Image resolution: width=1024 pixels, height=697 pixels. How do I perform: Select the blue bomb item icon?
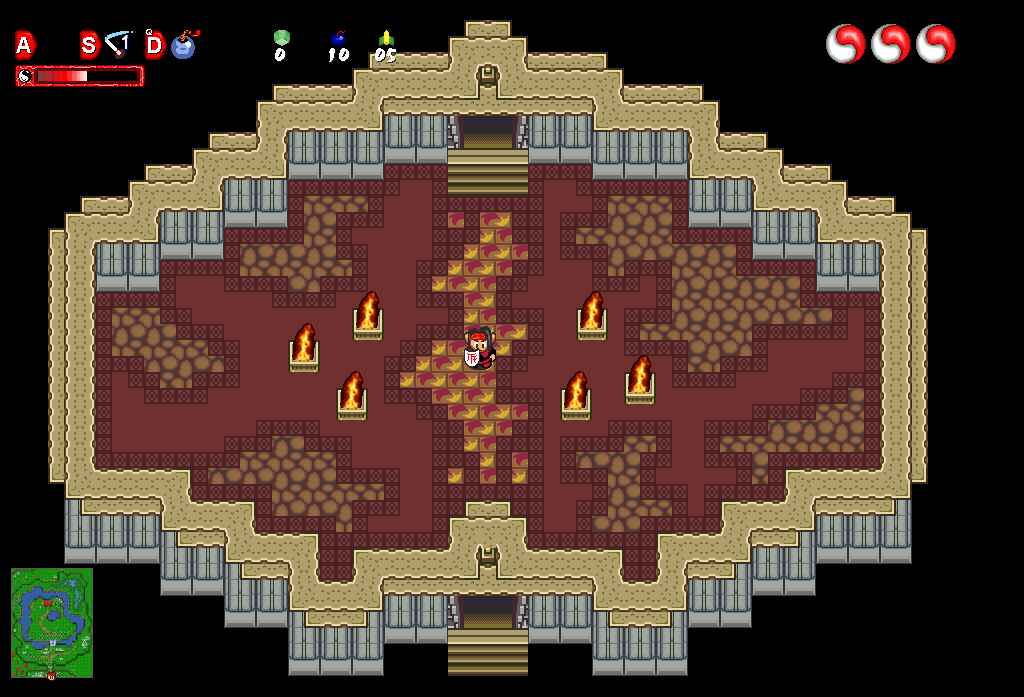pos(184,45)
